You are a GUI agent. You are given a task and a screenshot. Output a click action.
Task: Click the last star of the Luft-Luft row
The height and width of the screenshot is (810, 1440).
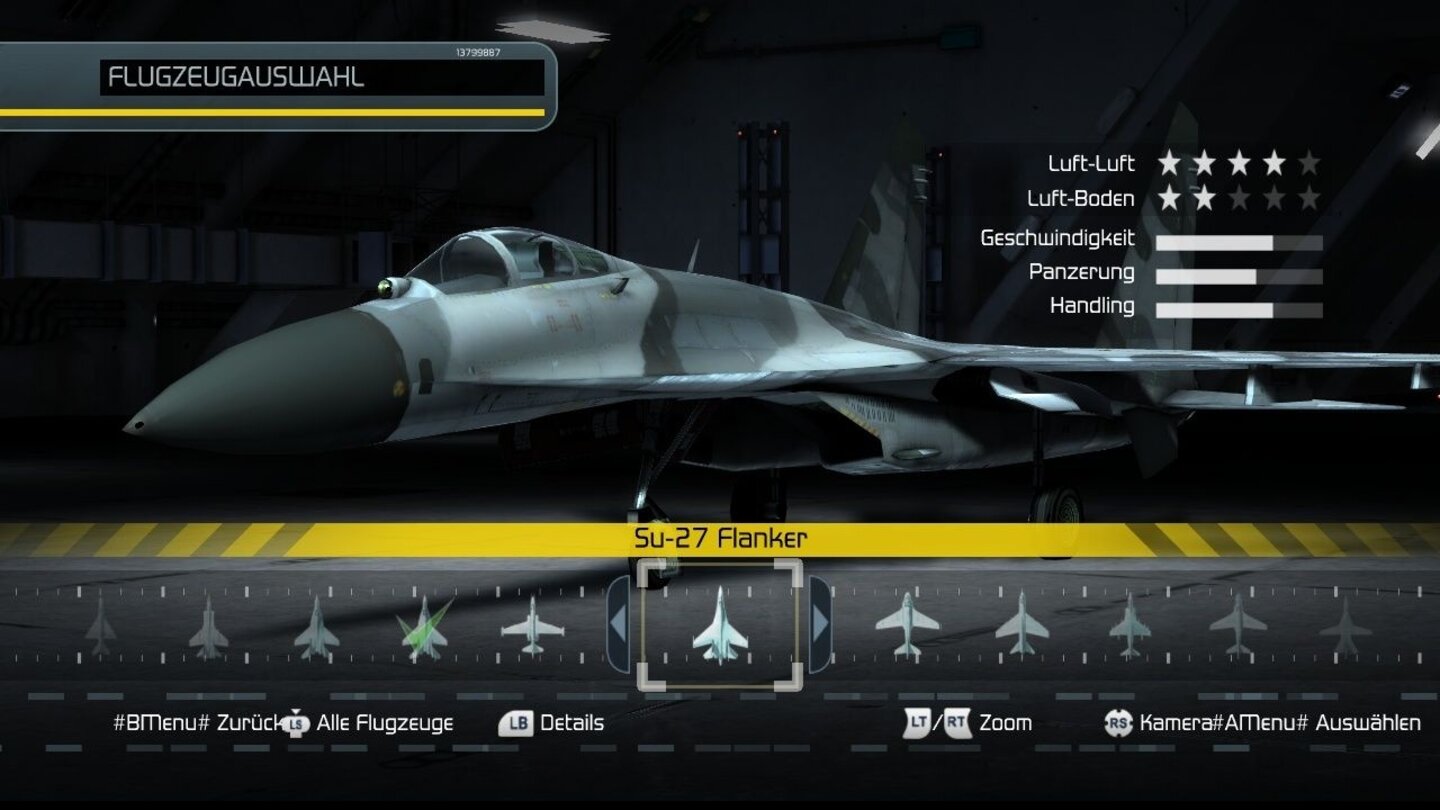pos(1311,163)
